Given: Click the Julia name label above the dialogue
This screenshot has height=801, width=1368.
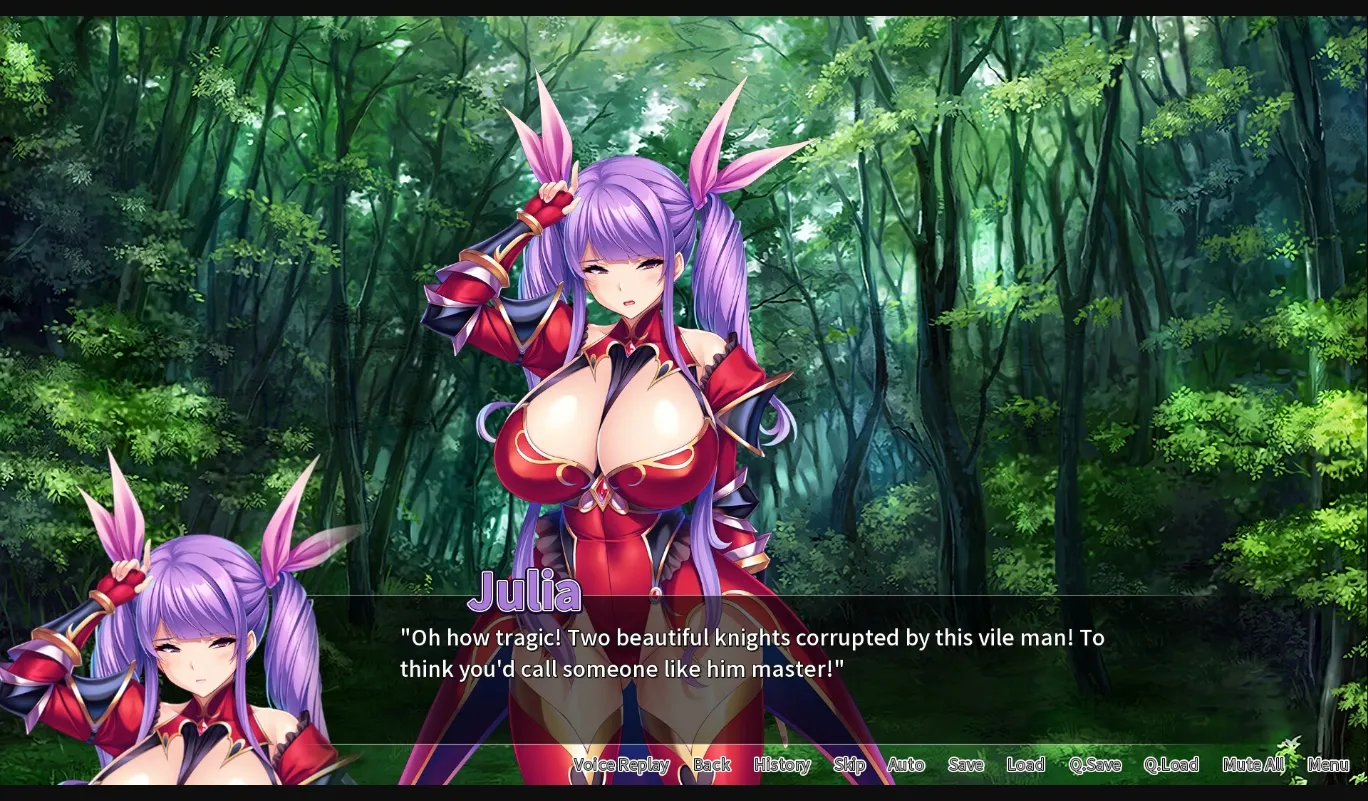Looking at the screenshot, I should pyautogui.click(x=524, y=591).
